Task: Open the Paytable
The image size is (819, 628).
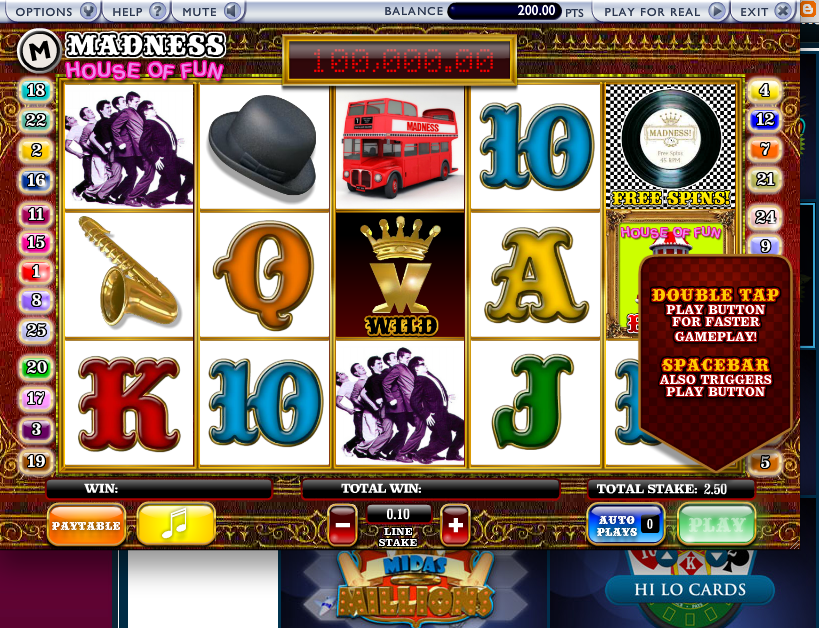Action: (x=86, y=525)
